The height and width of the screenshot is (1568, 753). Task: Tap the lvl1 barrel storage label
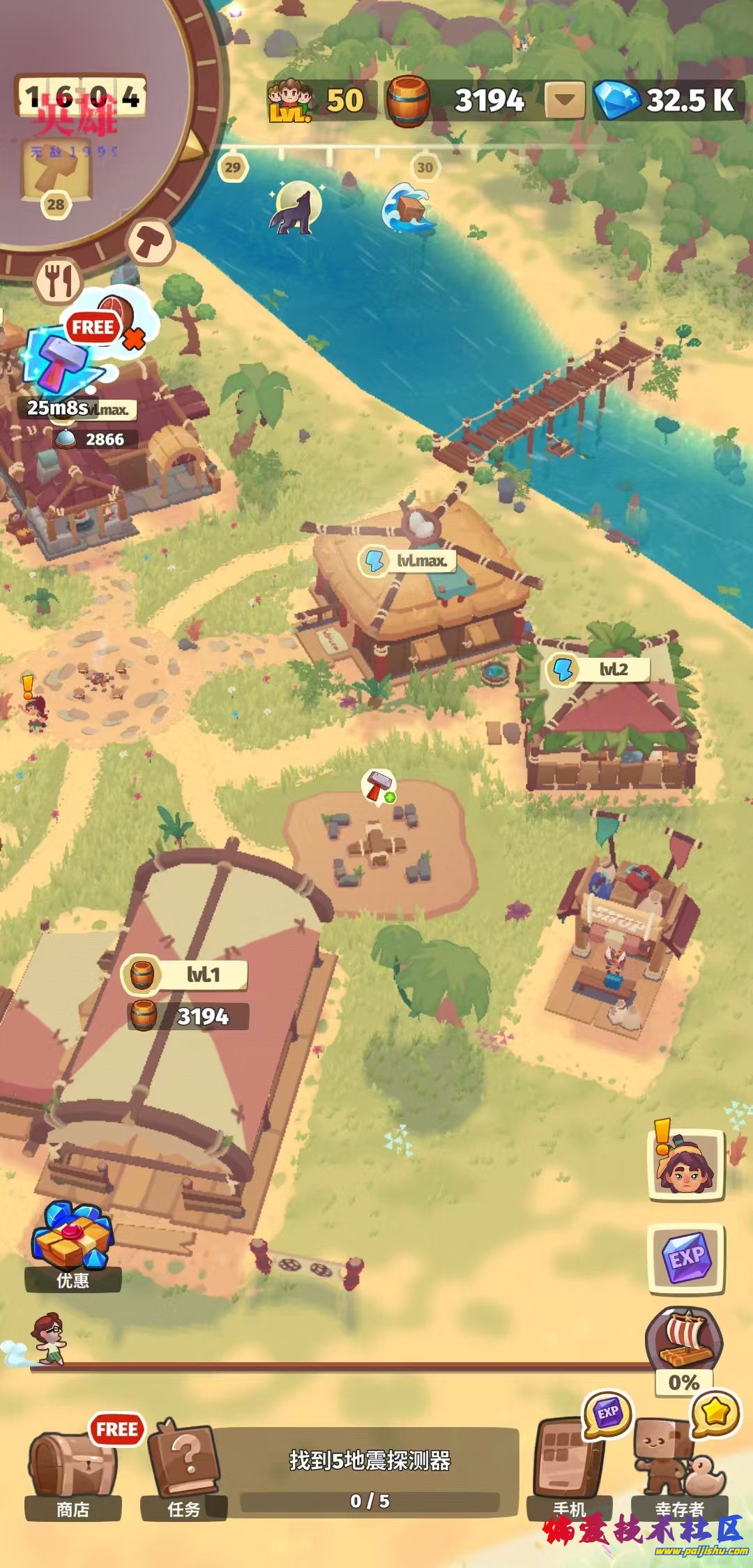(x=185, y=974)
